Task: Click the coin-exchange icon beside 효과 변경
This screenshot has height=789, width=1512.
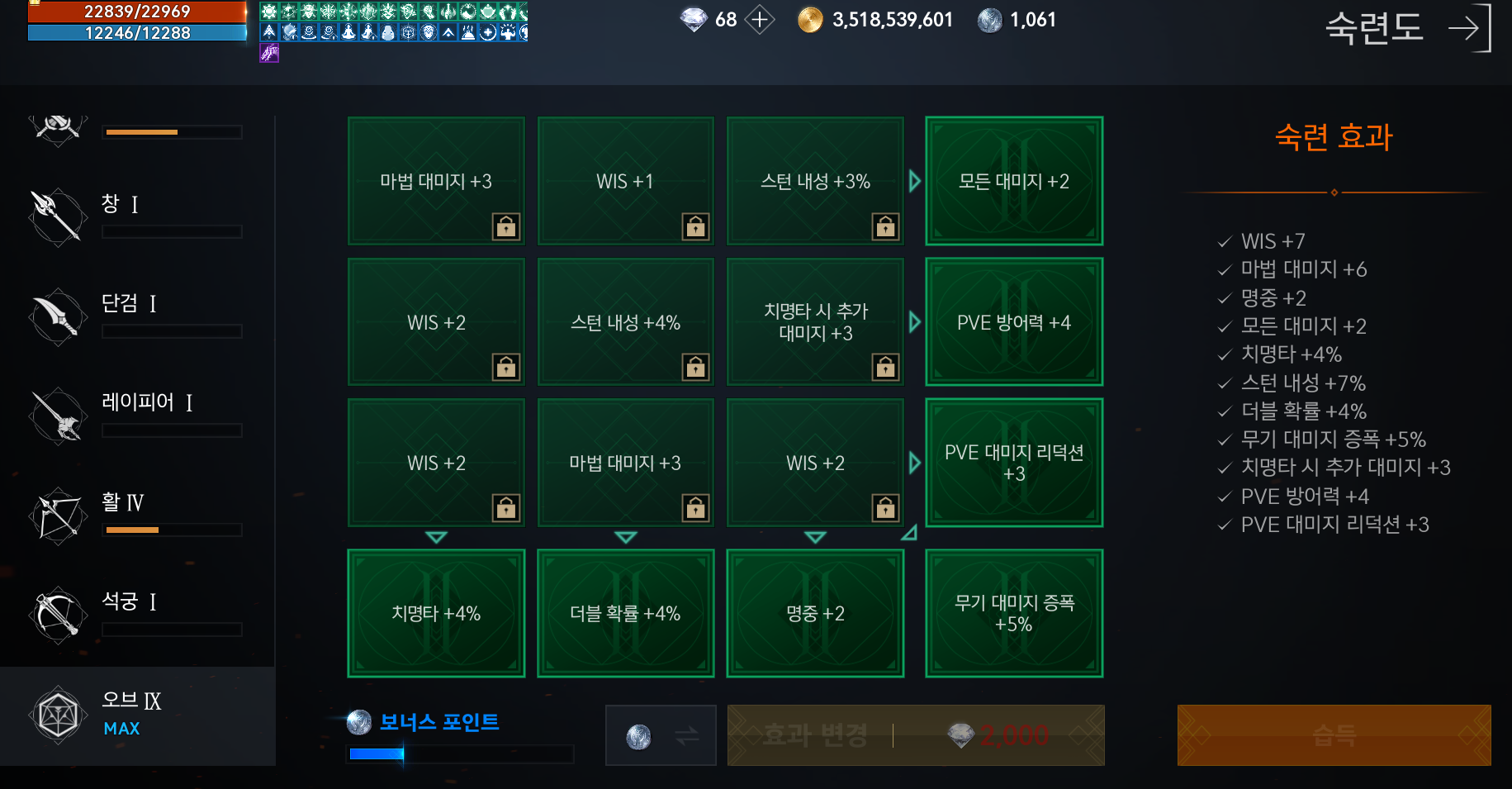Action: click(x=660, y=735)
